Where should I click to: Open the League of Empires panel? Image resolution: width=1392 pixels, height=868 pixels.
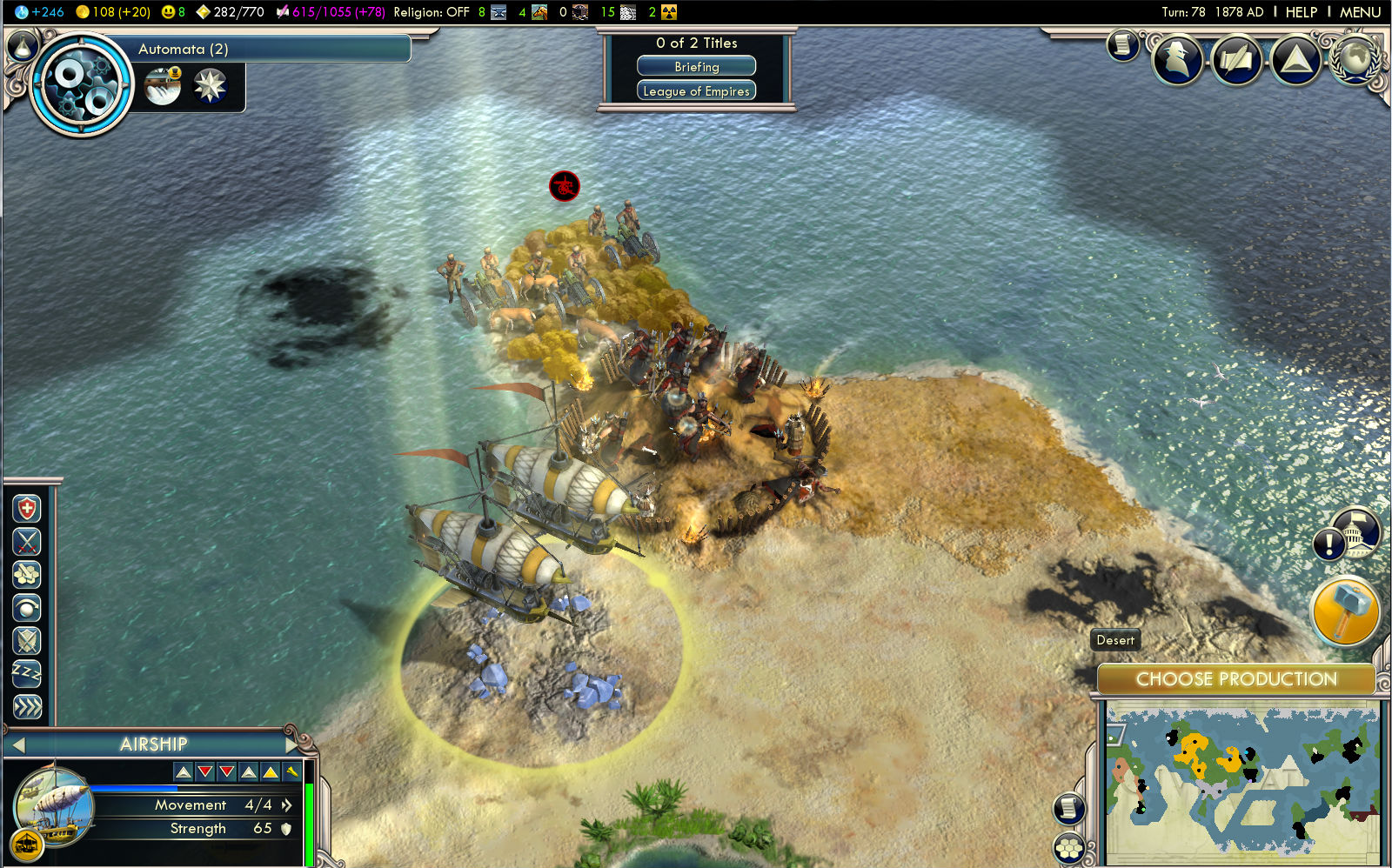[696, 91]
